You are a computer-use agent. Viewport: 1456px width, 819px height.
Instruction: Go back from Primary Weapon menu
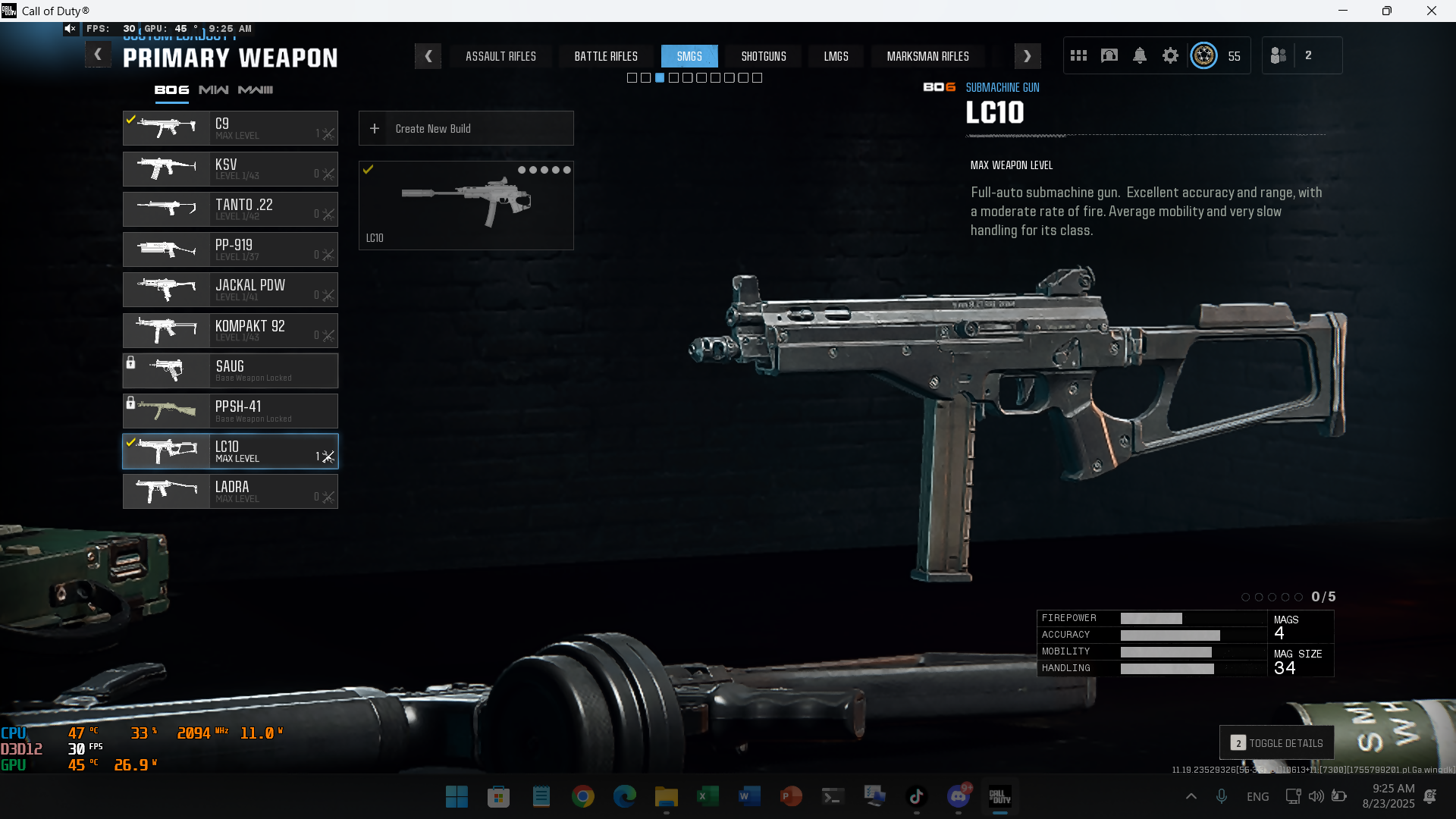point(98,55)
